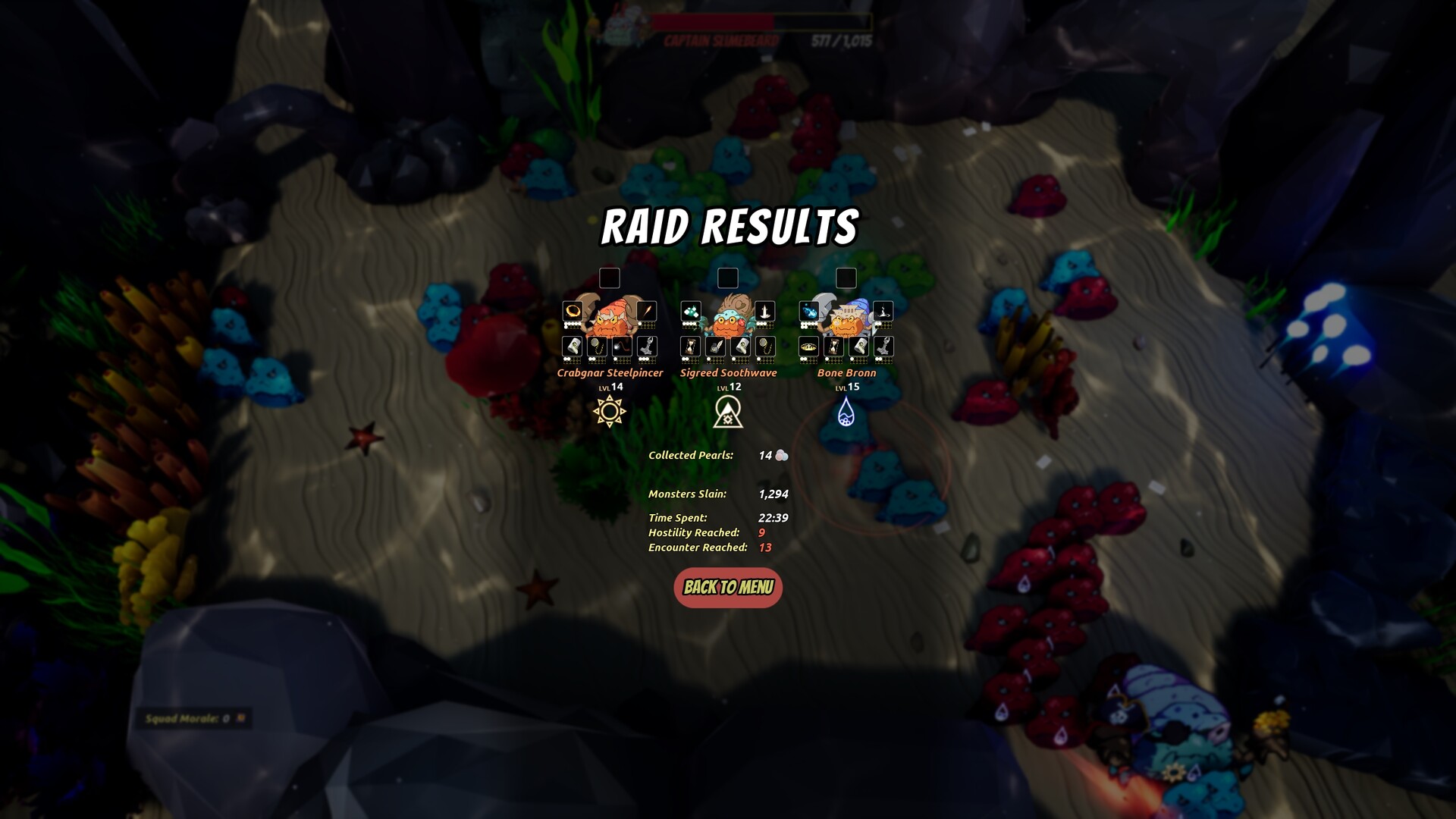The height and width of the screenshot is (819, 1456).
Task: Click the flame whip item in Crabgnar's top-right slot
Action: coord(647,312)
